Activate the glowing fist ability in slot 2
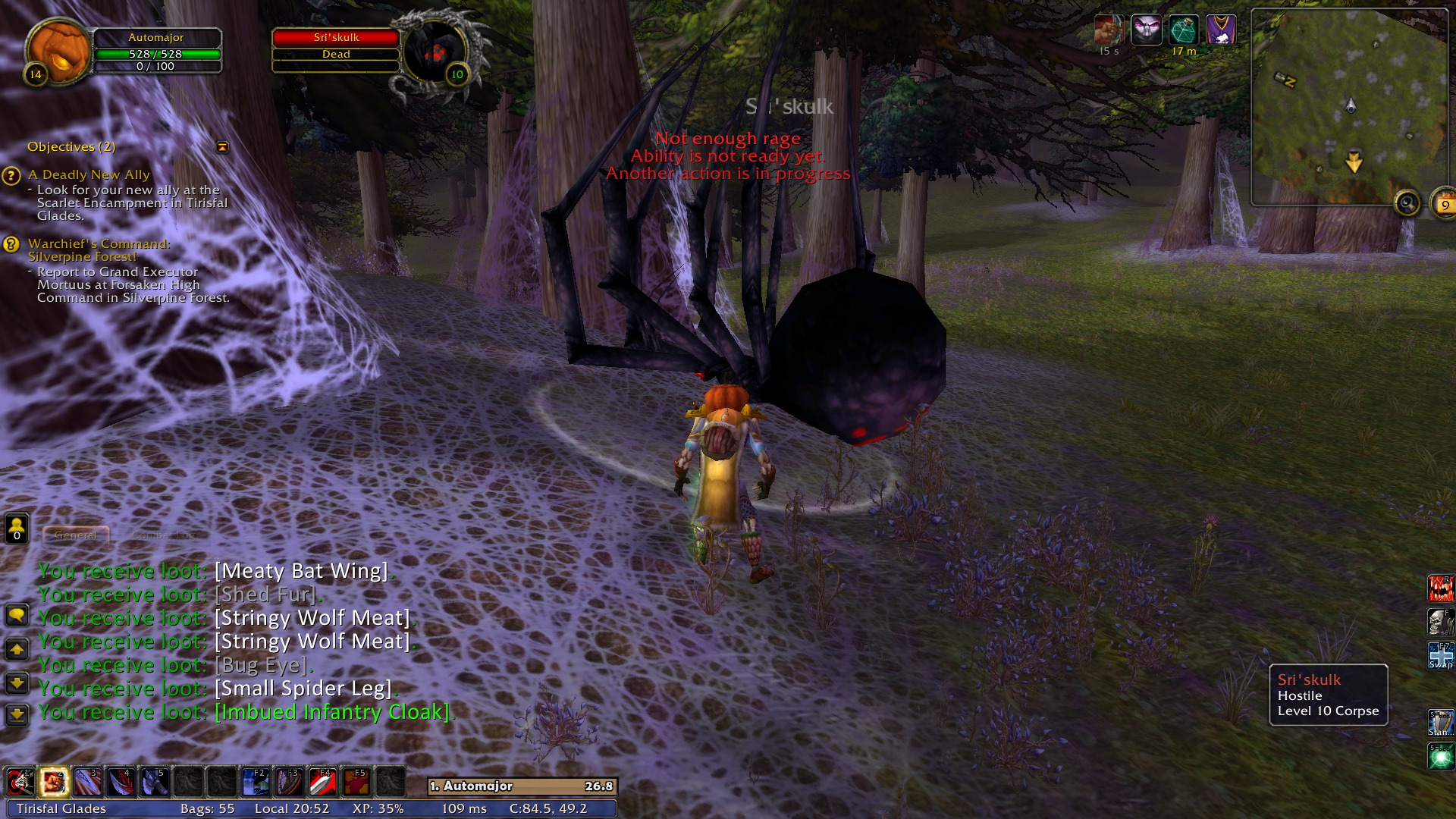 (x=54, y=782)
